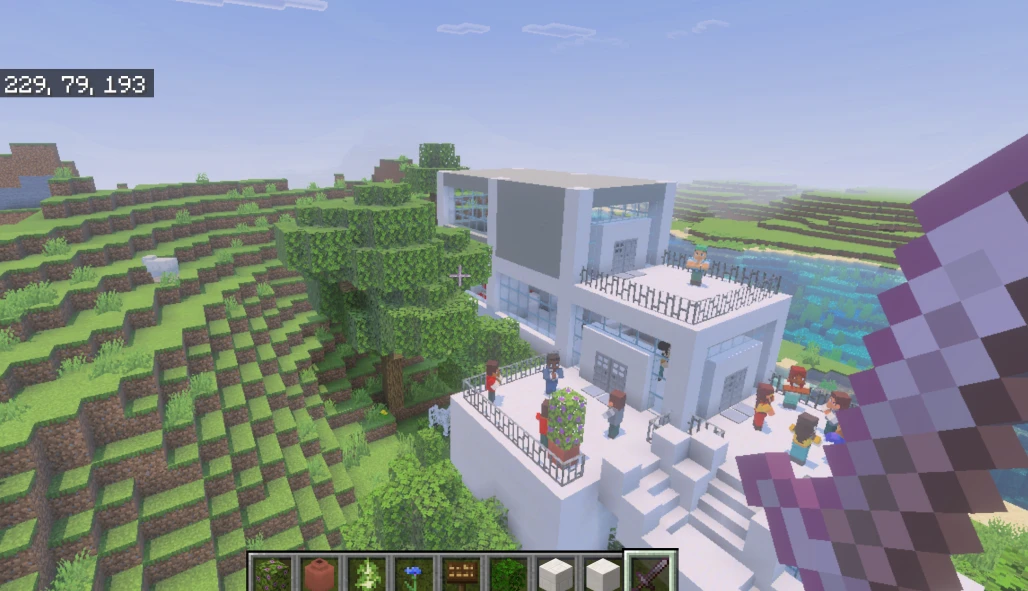
Task: Select the flowering azalea leaves slot
Action: click(272, 574)
